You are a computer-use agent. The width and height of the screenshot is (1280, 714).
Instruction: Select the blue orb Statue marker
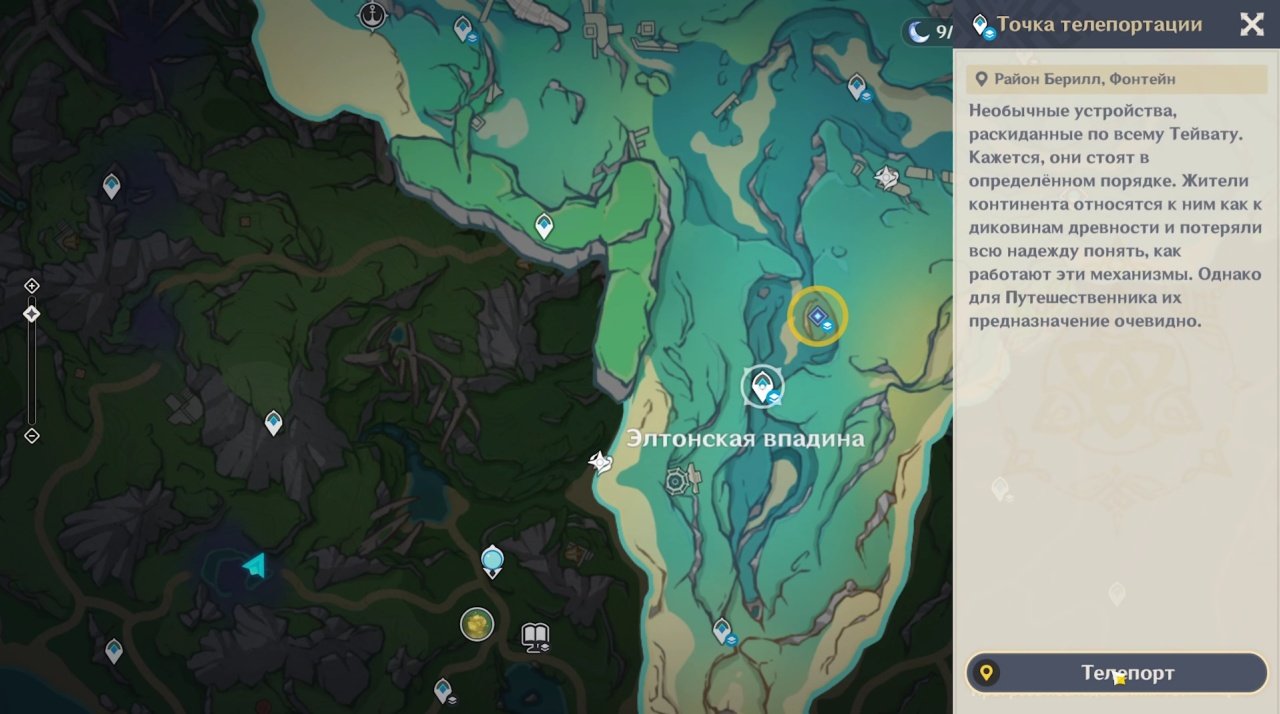pos(492,559)
